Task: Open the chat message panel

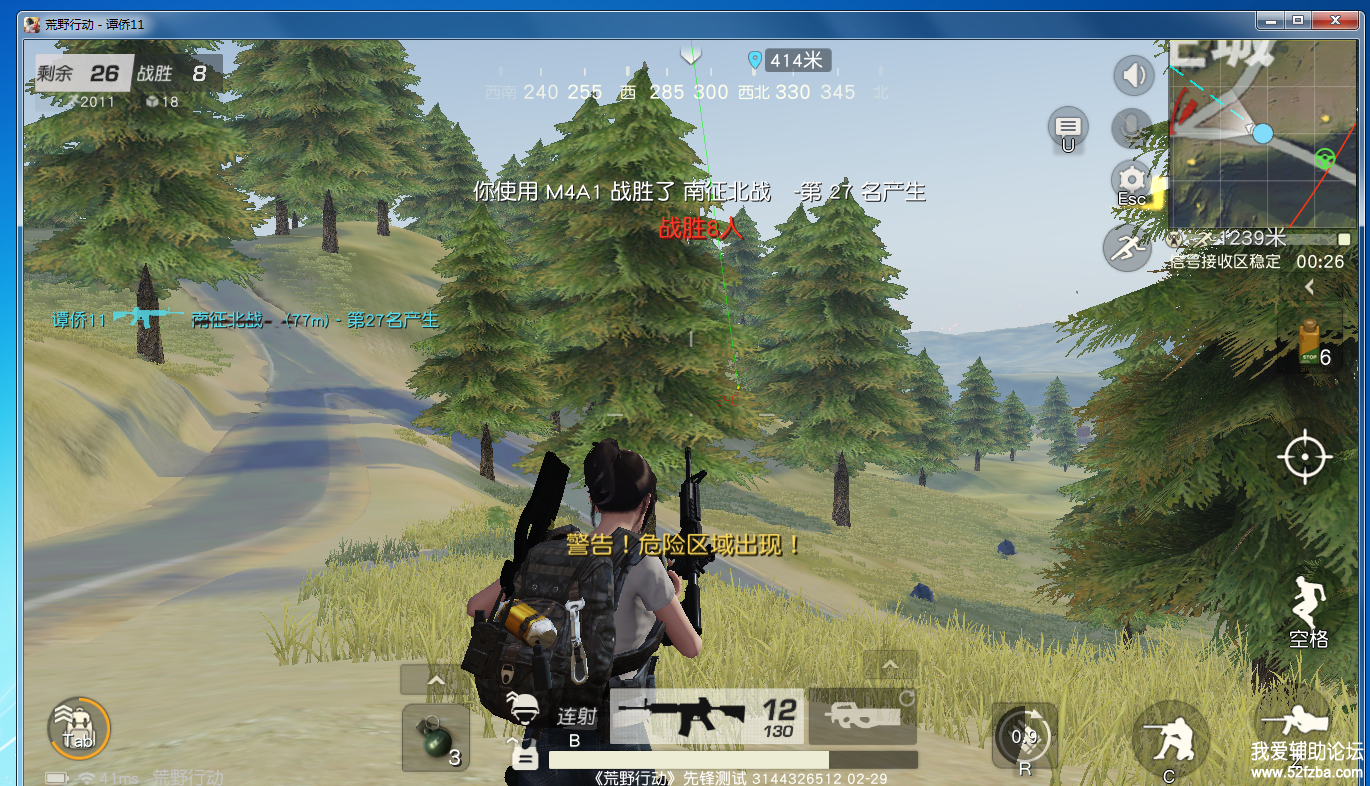Action: (x=1068, y=127)
